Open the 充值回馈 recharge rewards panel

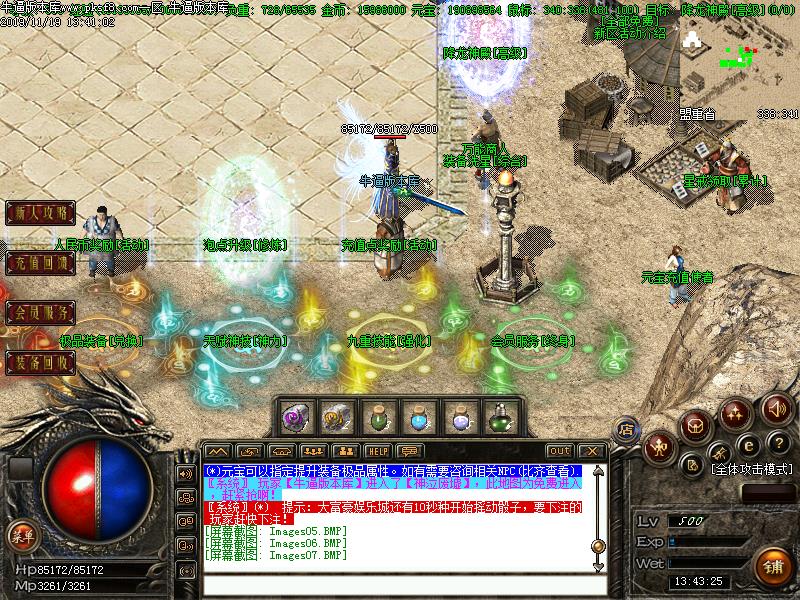41,263
